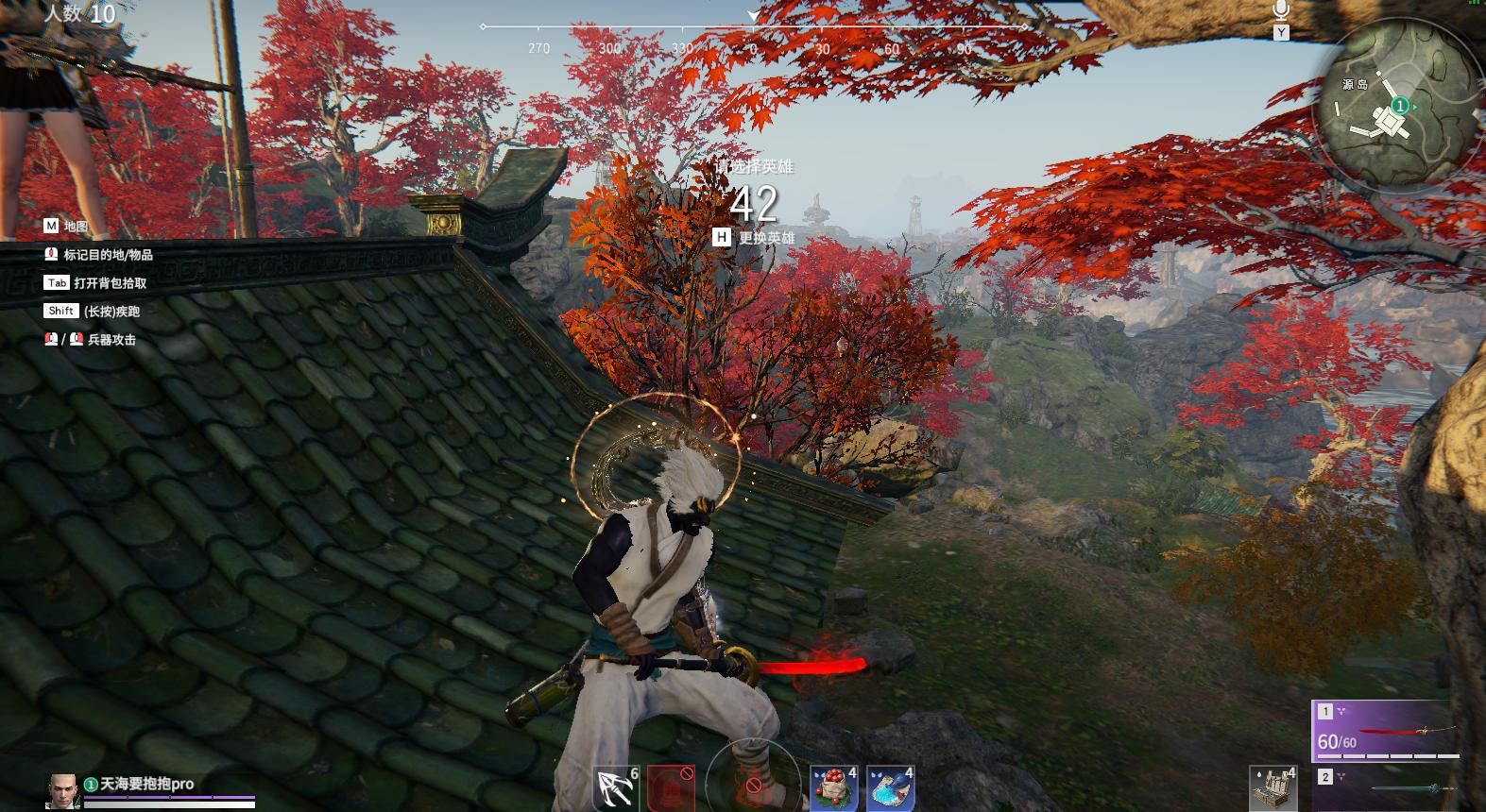Click the player portrait avatar
Screen dimensions: 1486x812
62,791
